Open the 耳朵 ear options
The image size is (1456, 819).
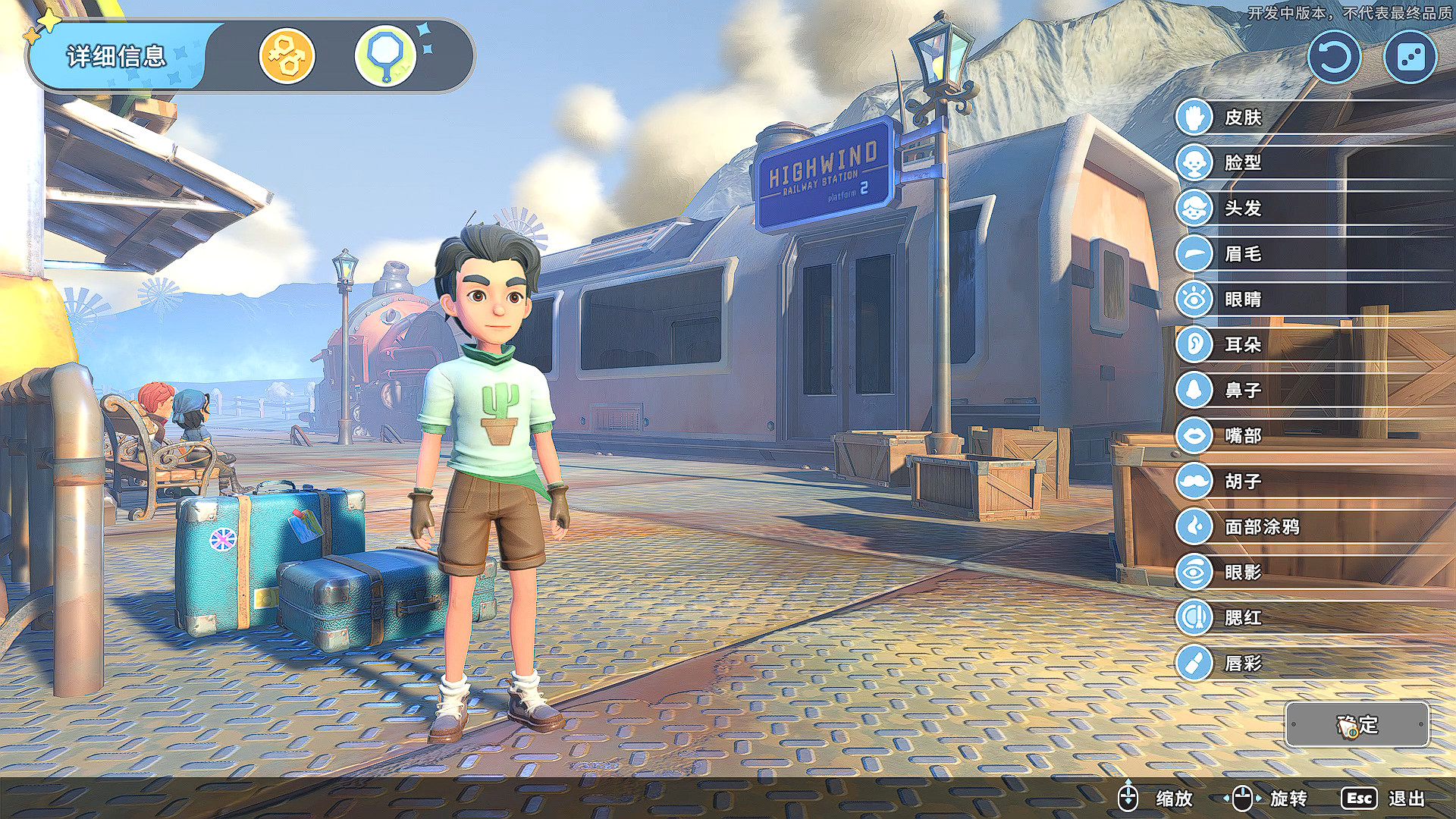click(x=1242, y=344)
